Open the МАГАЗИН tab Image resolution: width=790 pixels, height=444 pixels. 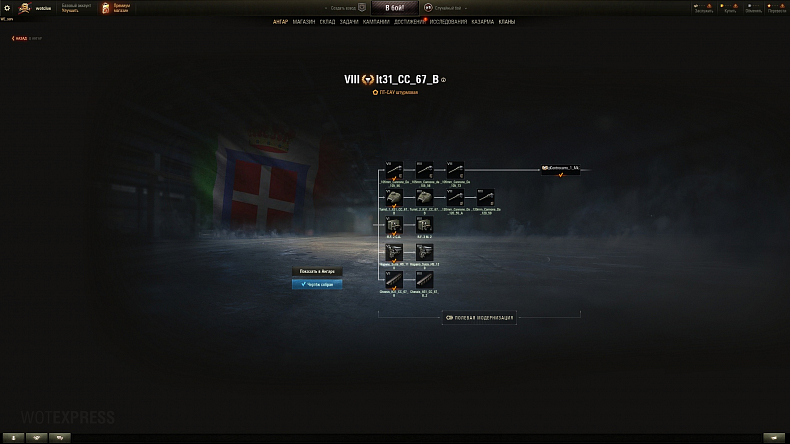(305, 21)
